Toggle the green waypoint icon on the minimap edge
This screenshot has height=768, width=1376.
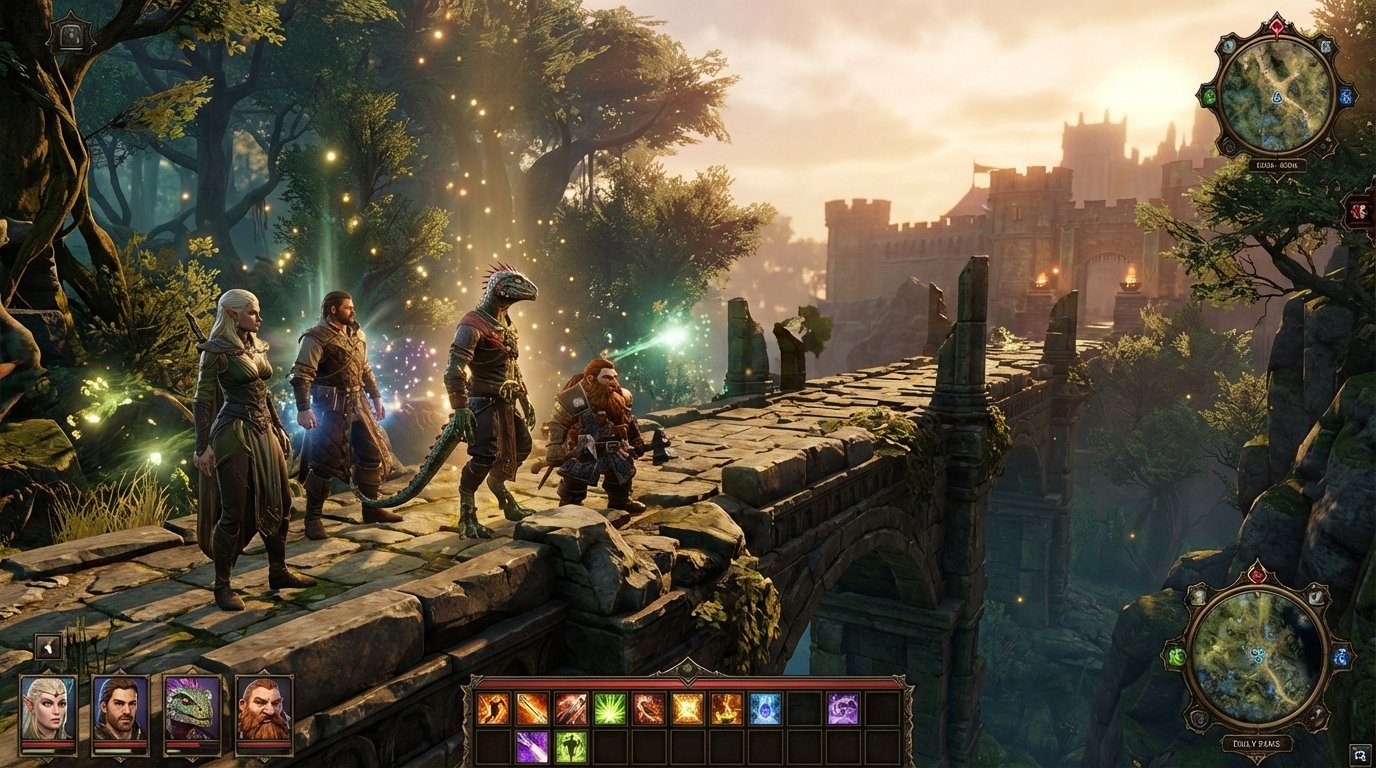point(1209,97)
